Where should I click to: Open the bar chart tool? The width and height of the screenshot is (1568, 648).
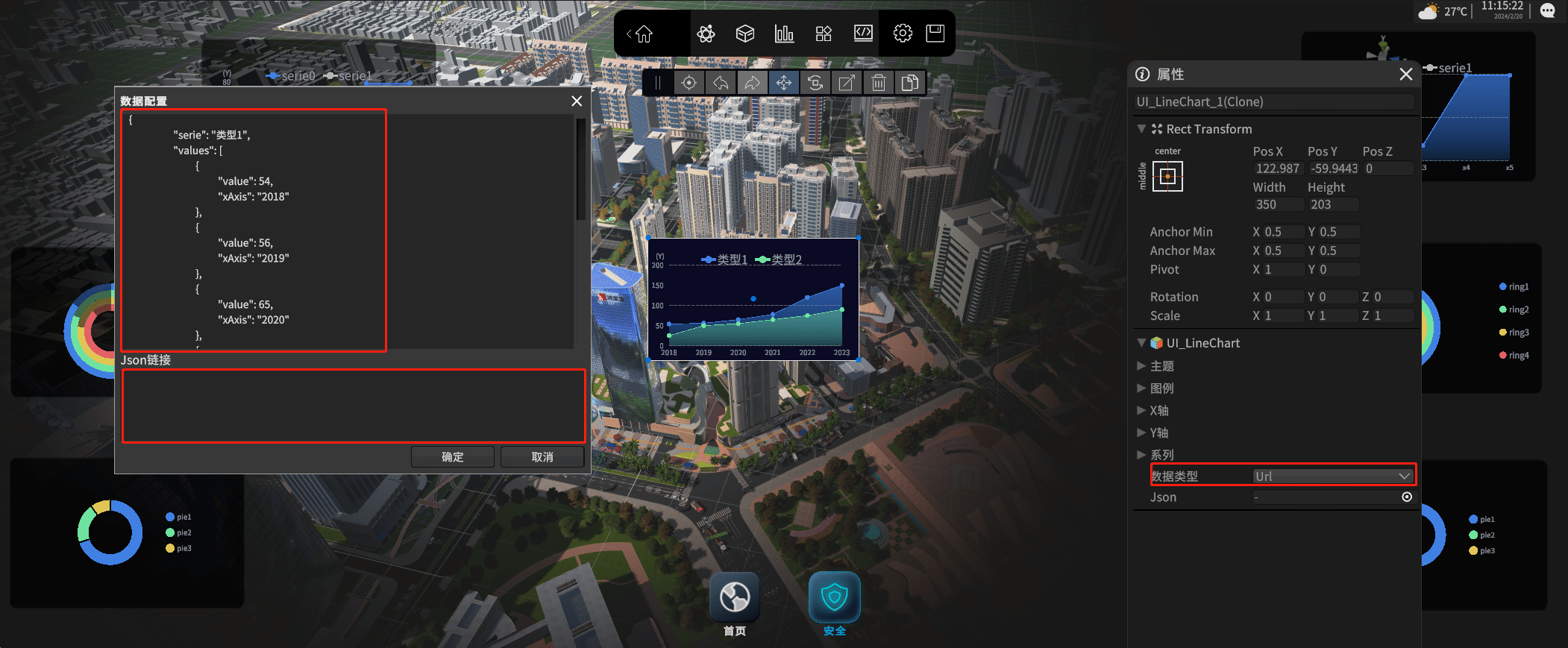[784, 34]
